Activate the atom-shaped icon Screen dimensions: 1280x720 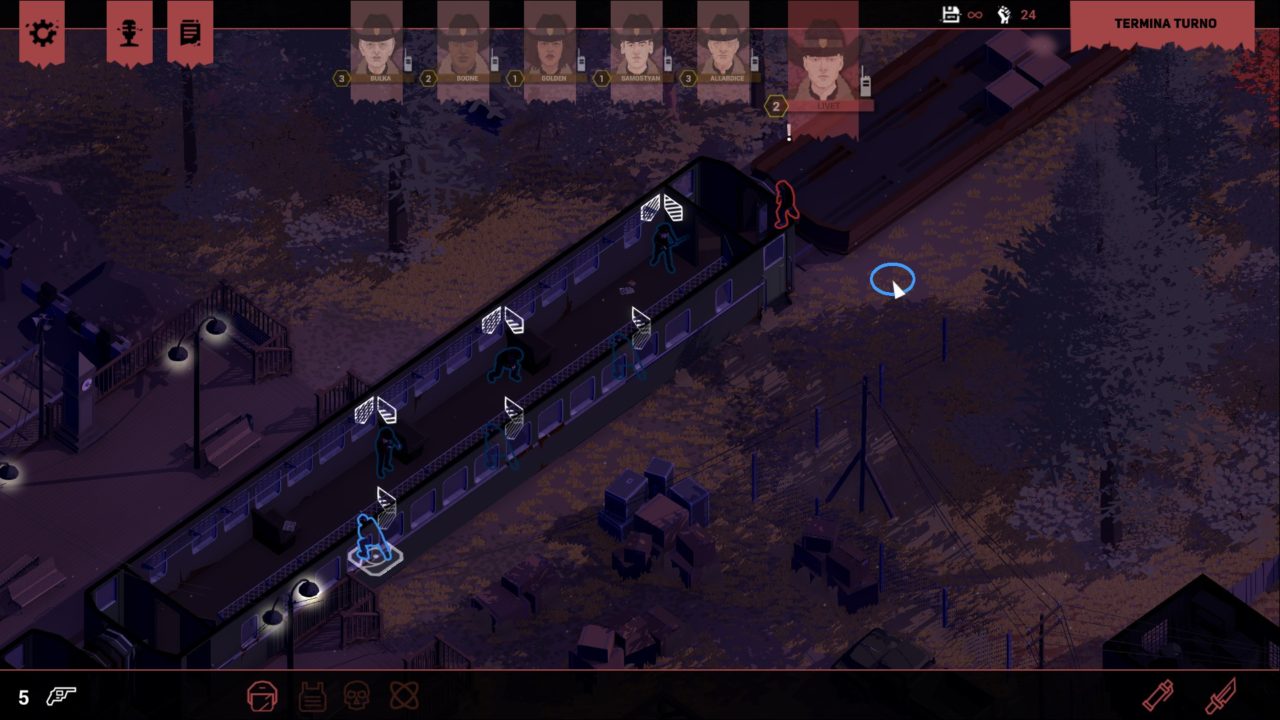pyautogui.click(x=404, y=695)
